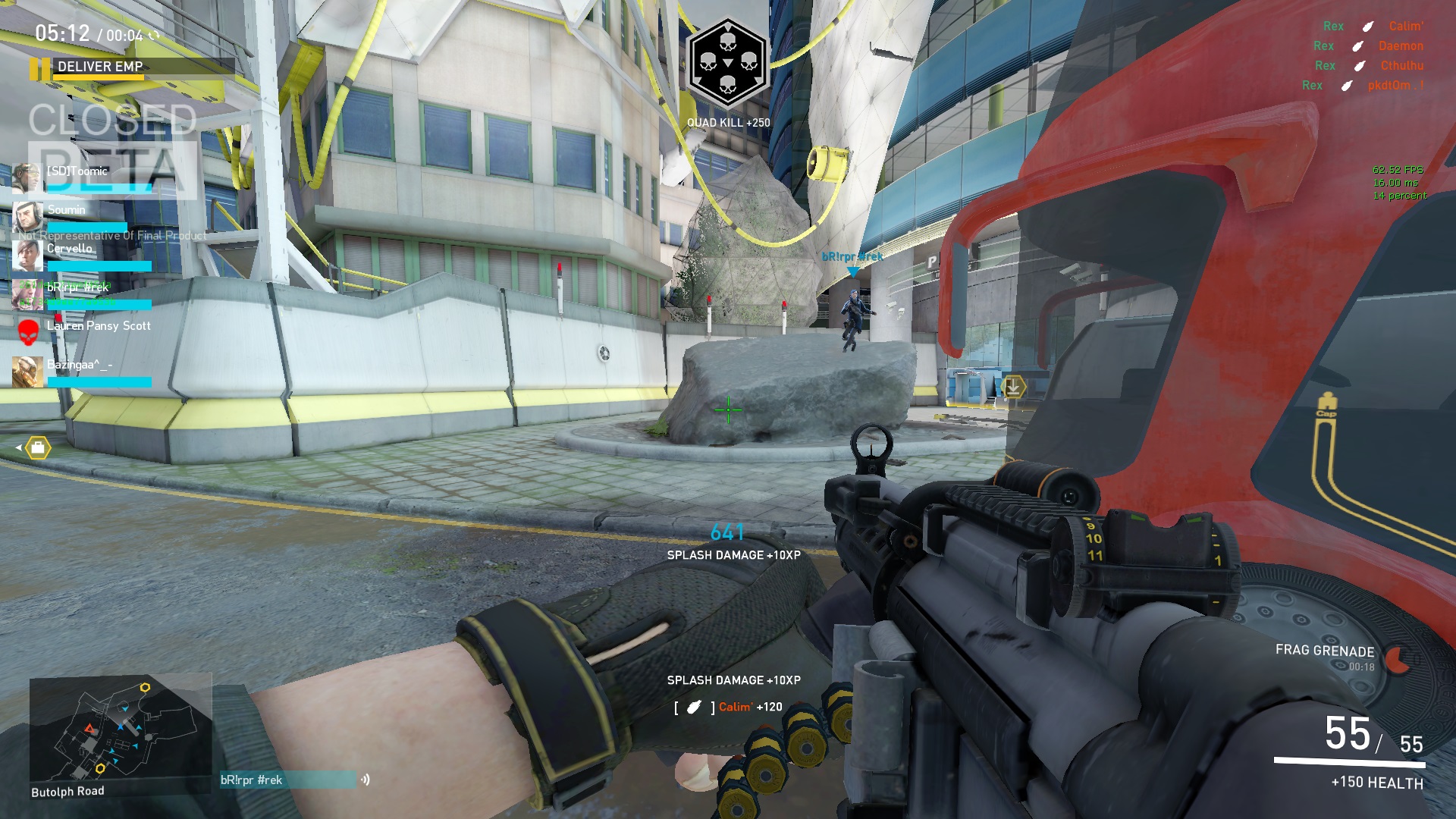Select teammate [SD]Toomic in squad list

[77, 172]
